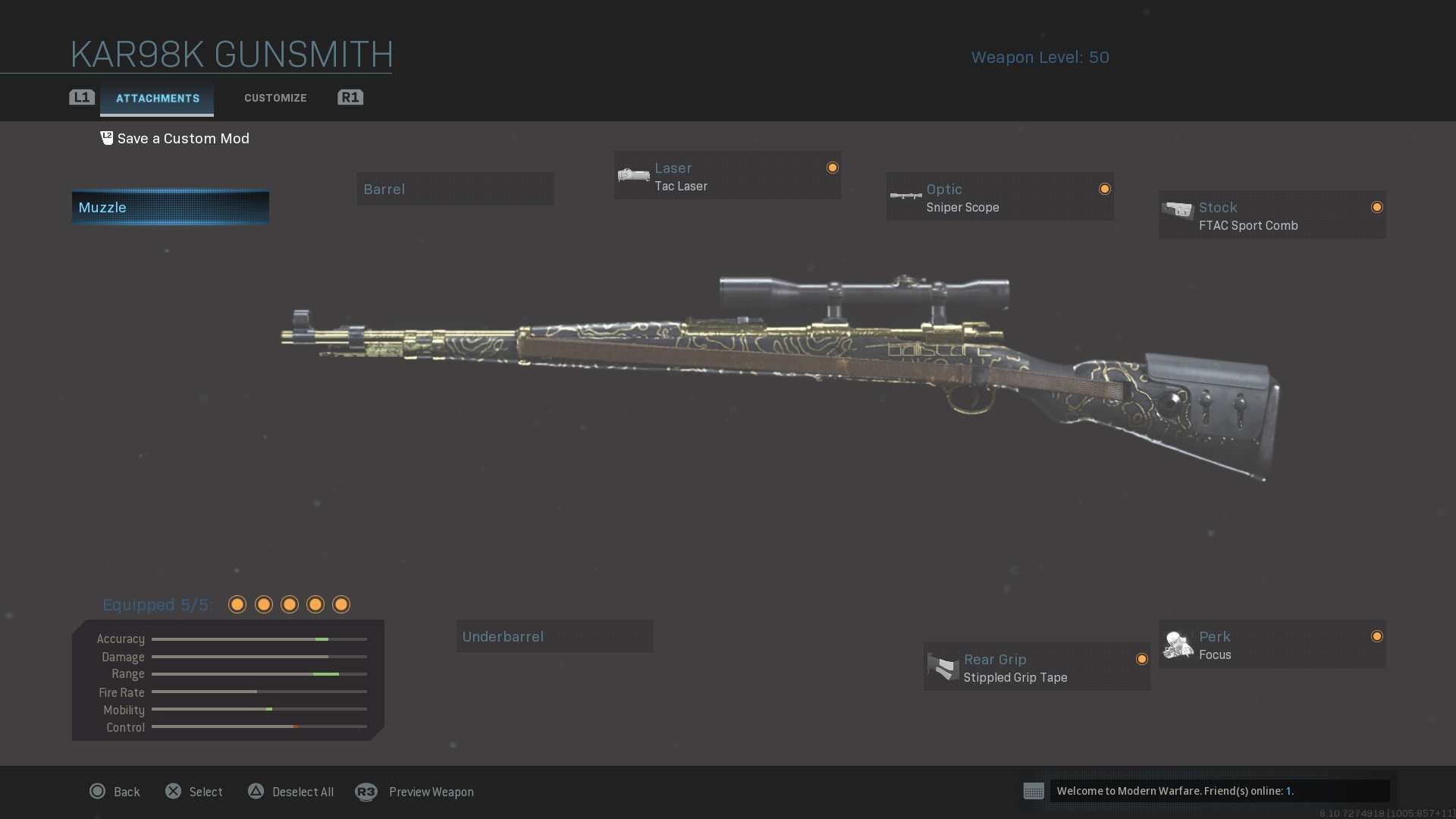Image resolution: width=1456 pixels, height=819 pixels.
Task: Open Rear Grip slot with Stippled Grip Tape
Action: (x=1037, y=668)
